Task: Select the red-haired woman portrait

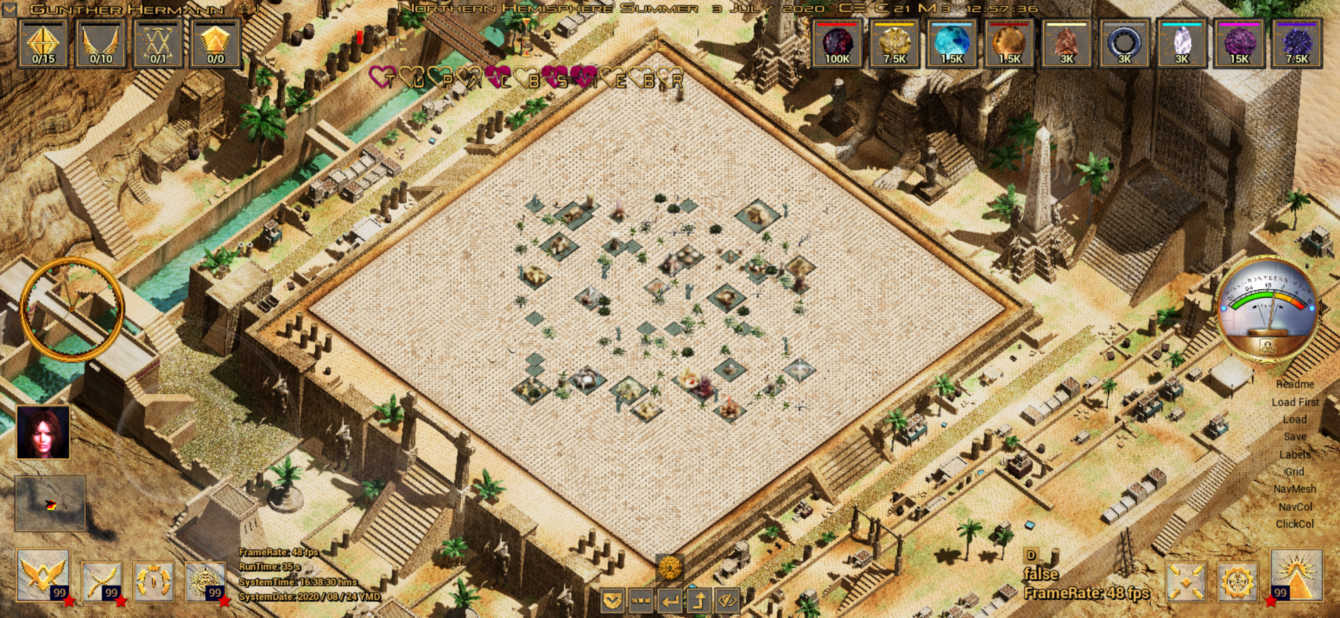Action: (43, 432)
